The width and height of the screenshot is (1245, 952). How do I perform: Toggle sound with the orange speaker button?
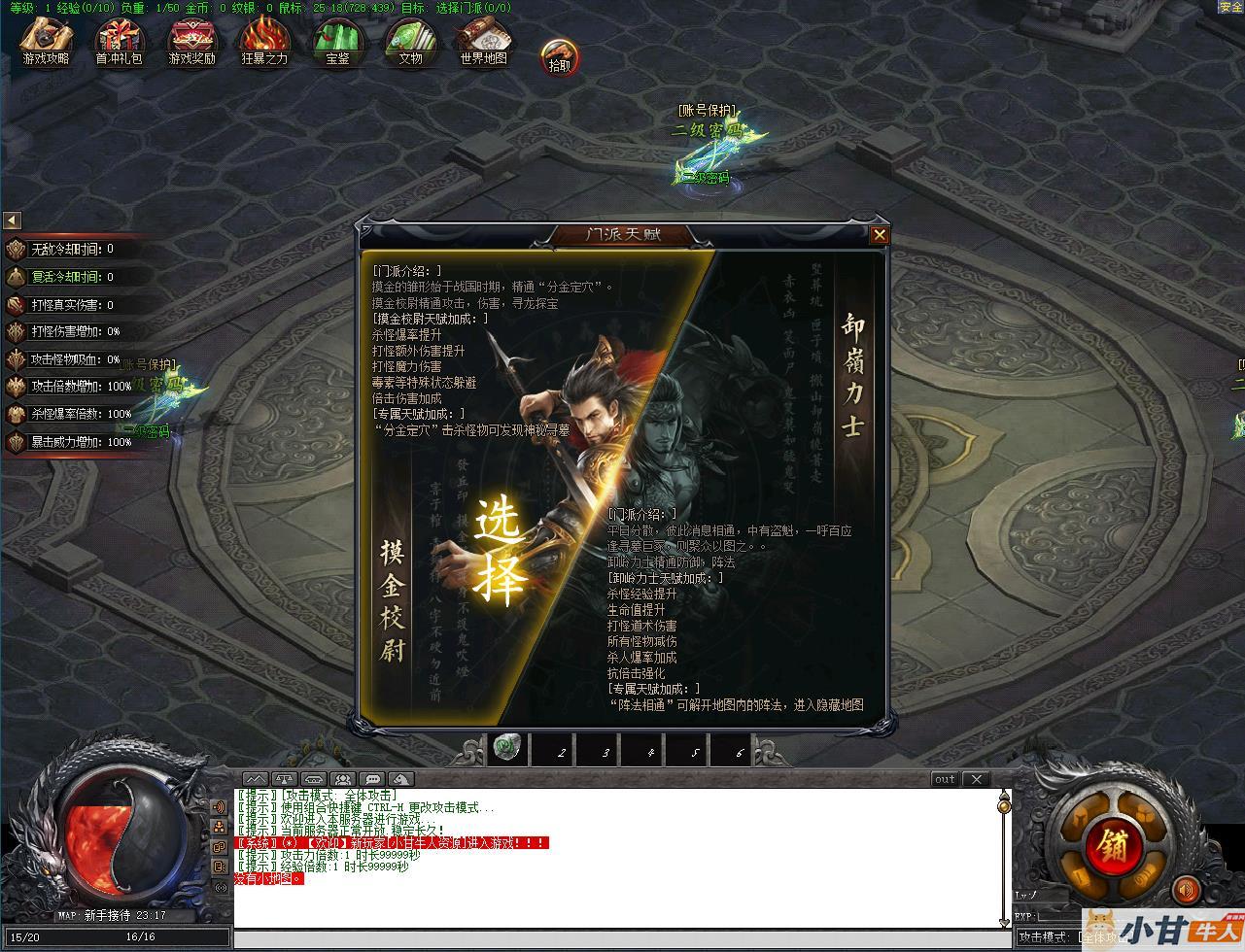point(1186,888)
